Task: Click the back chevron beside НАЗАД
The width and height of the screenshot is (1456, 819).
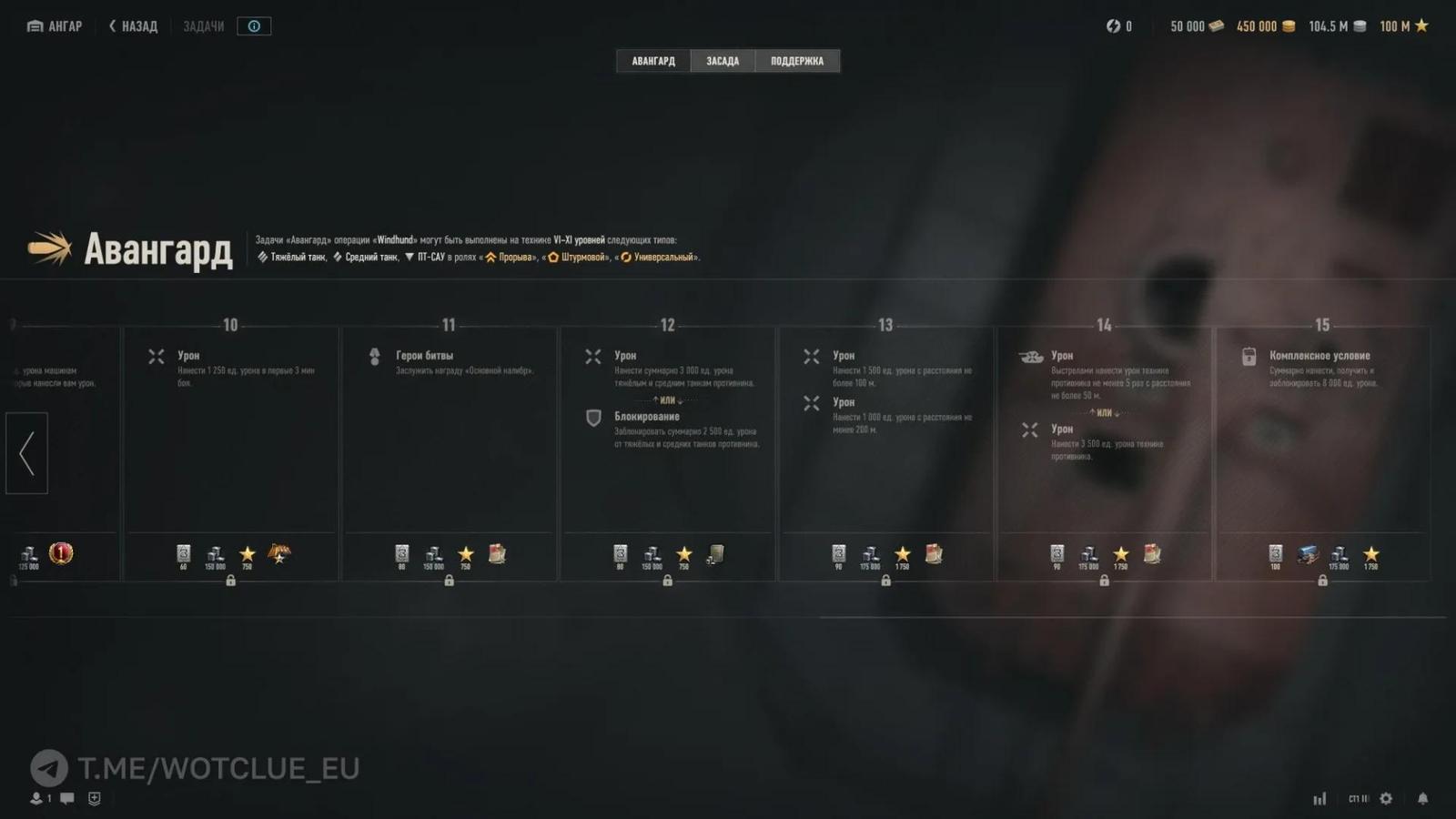Action: click(111, 25)
